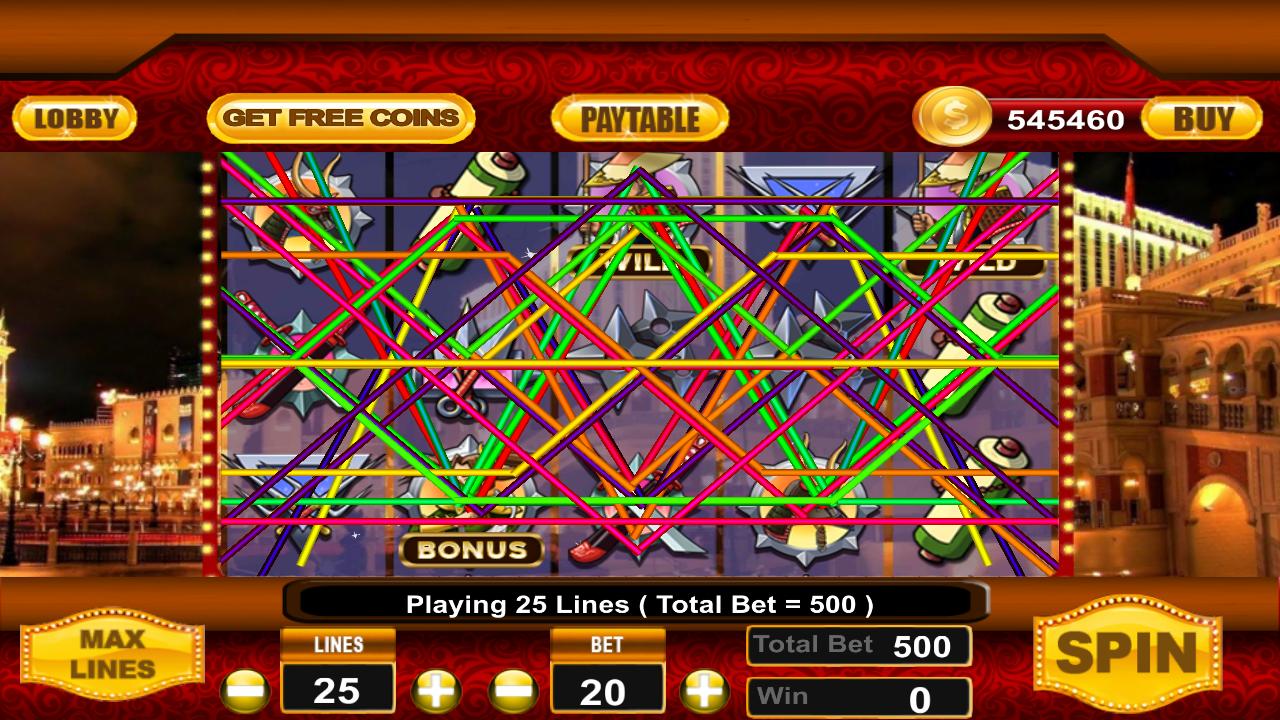Click the gold dollar coin balance icon
Viewport: 1280px width, 720px height.
tap(952, 119)
